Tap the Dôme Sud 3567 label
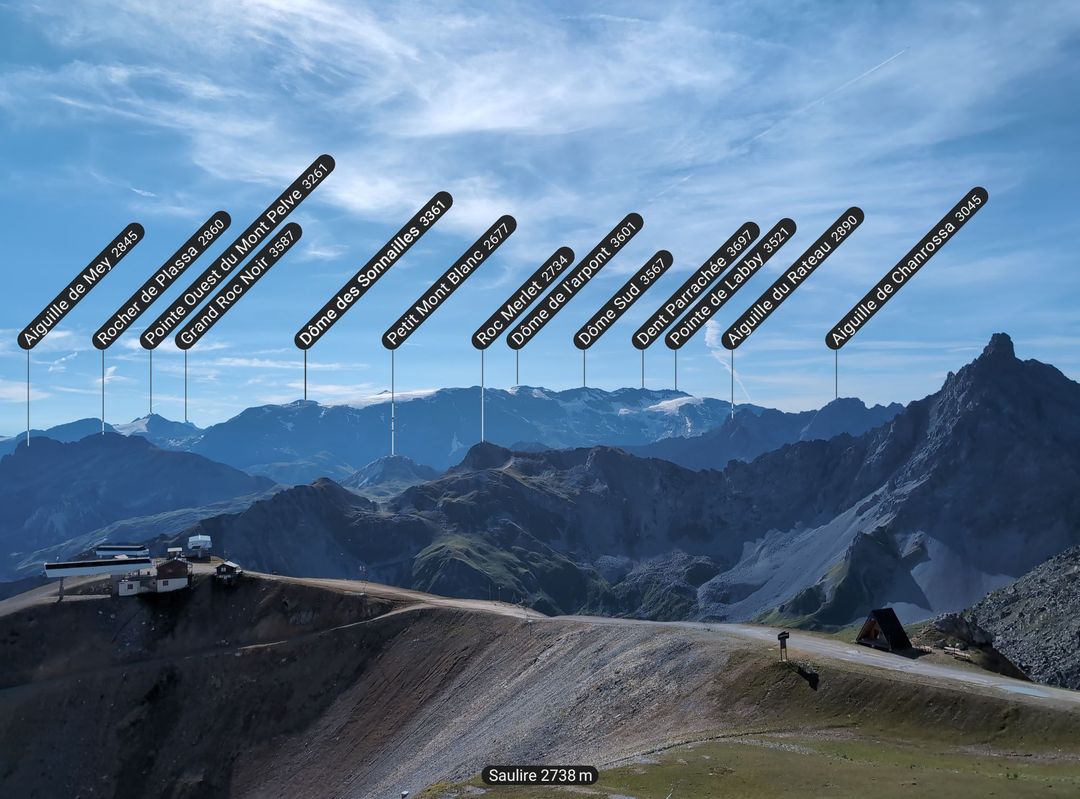 [x=623, y=300]
